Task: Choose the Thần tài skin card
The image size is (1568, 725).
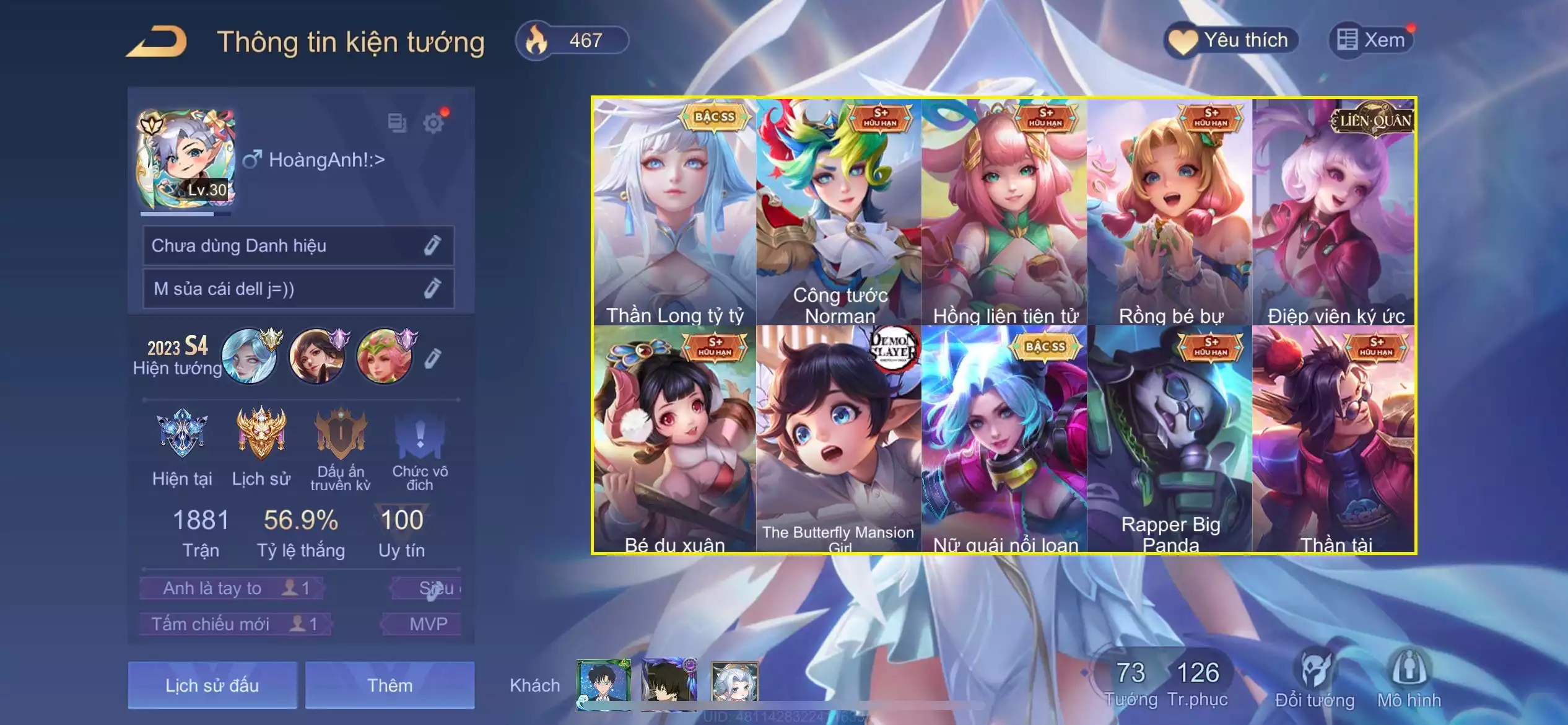Action: [1335, 439]
